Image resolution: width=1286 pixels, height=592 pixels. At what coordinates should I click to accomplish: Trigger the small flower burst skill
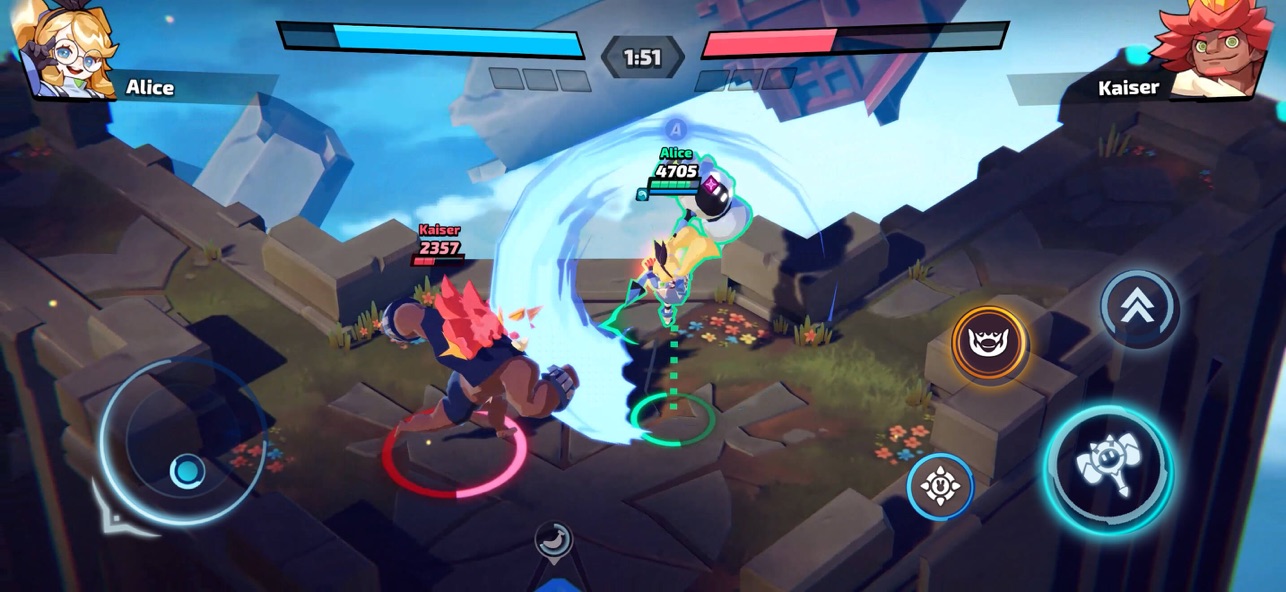(940, 487)
